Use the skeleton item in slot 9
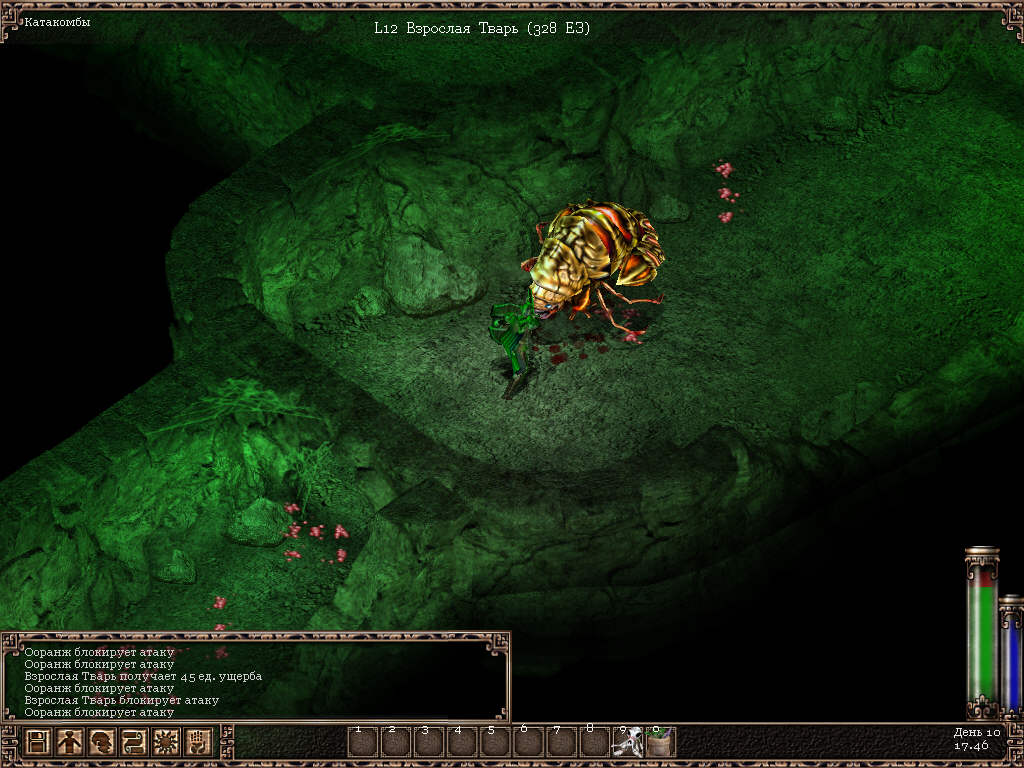This screenshot has width=1024, height=768. 627,743
